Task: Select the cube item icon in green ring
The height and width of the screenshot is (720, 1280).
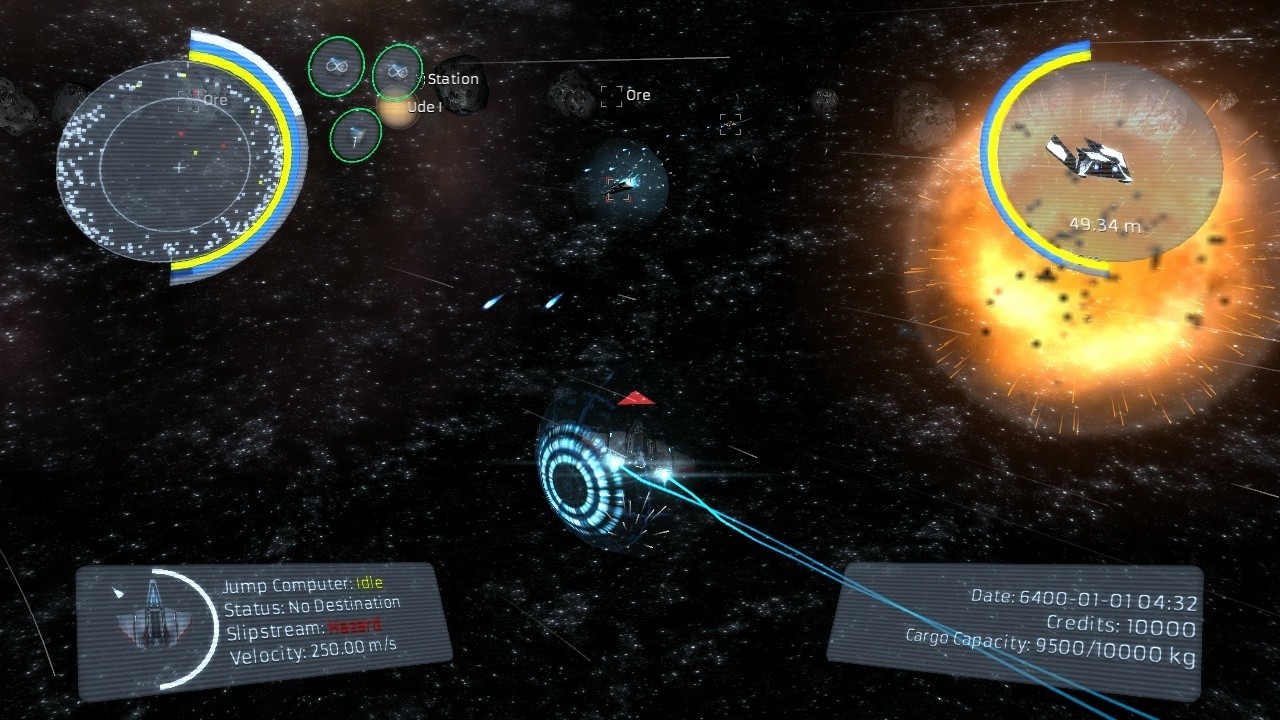Action: (x=355, y=134)
